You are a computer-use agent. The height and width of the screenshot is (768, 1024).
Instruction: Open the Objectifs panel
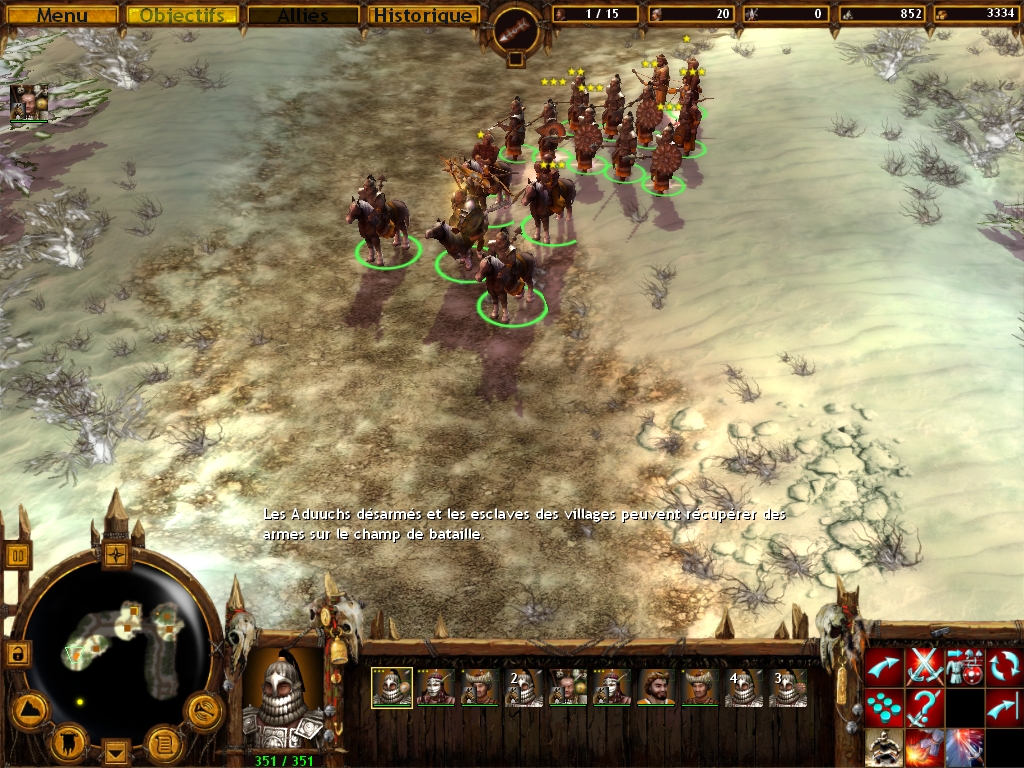[182, 15]
